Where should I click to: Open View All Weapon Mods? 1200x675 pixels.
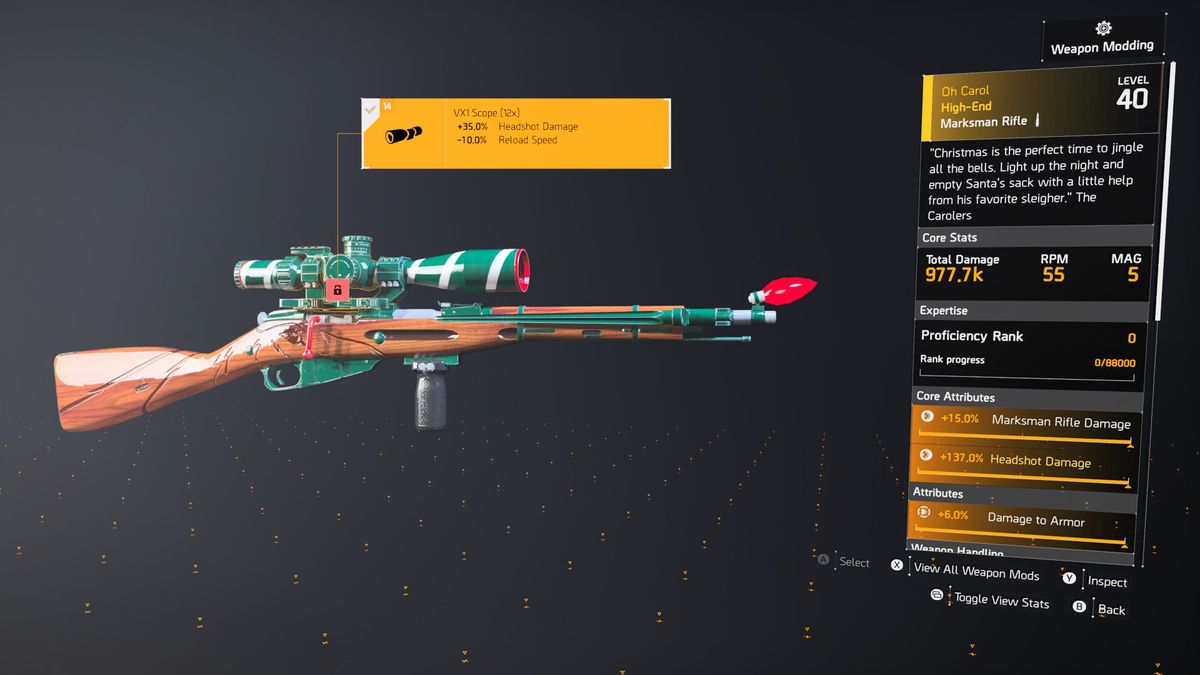point(975,571)
